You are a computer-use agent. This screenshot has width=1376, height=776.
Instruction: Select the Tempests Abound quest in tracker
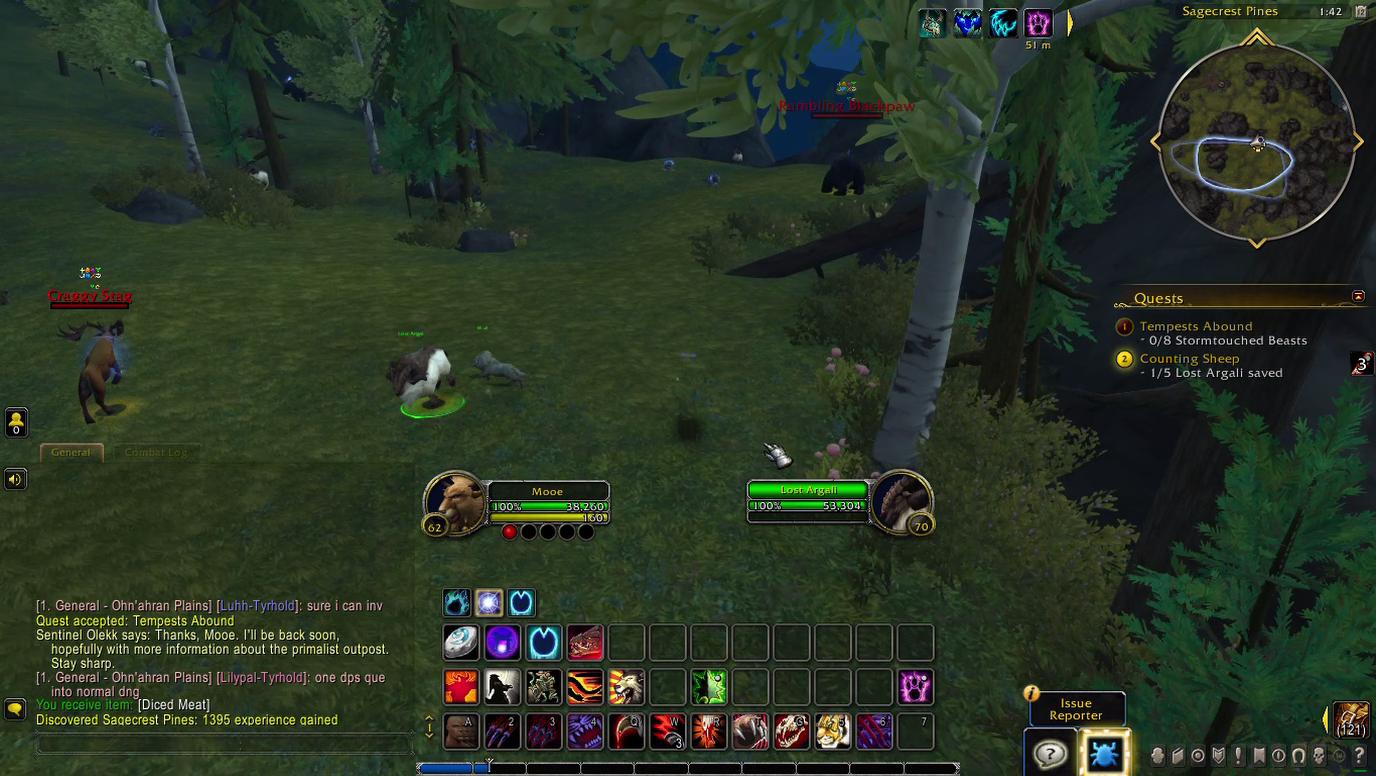tap(1195, 326)
